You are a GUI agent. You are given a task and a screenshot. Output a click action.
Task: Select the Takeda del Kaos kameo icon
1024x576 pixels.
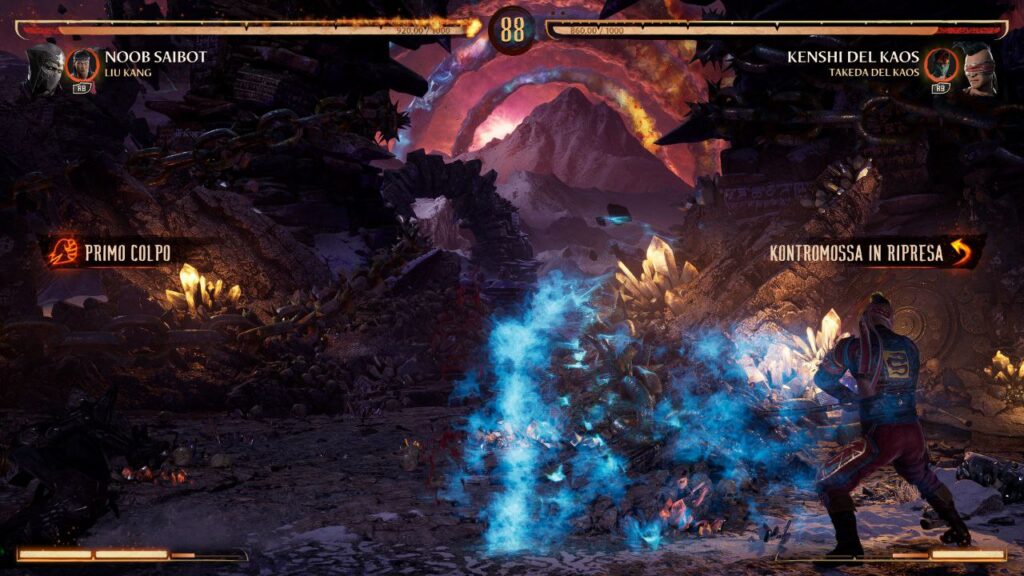click(940, 65)
